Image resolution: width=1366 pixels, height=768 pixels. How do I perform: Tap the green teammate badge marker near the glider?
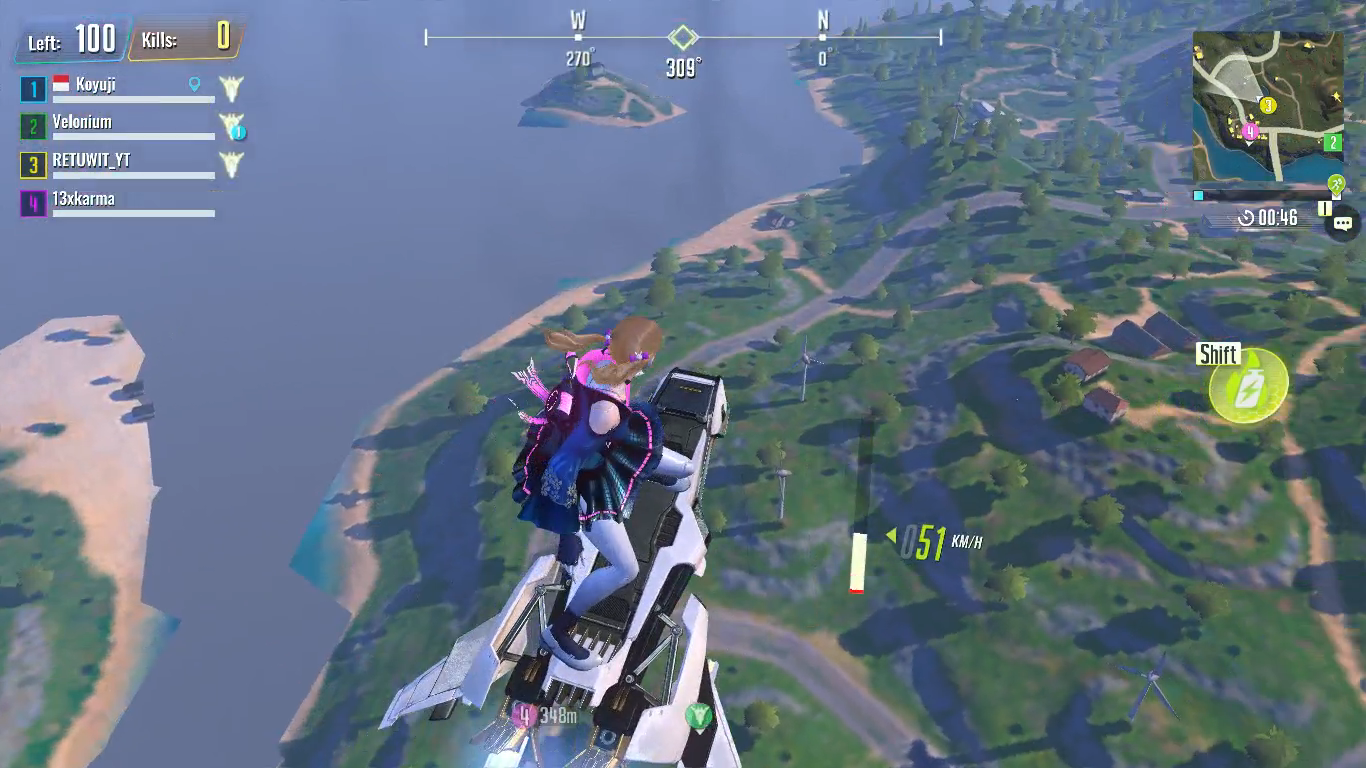tap(700, 714)
